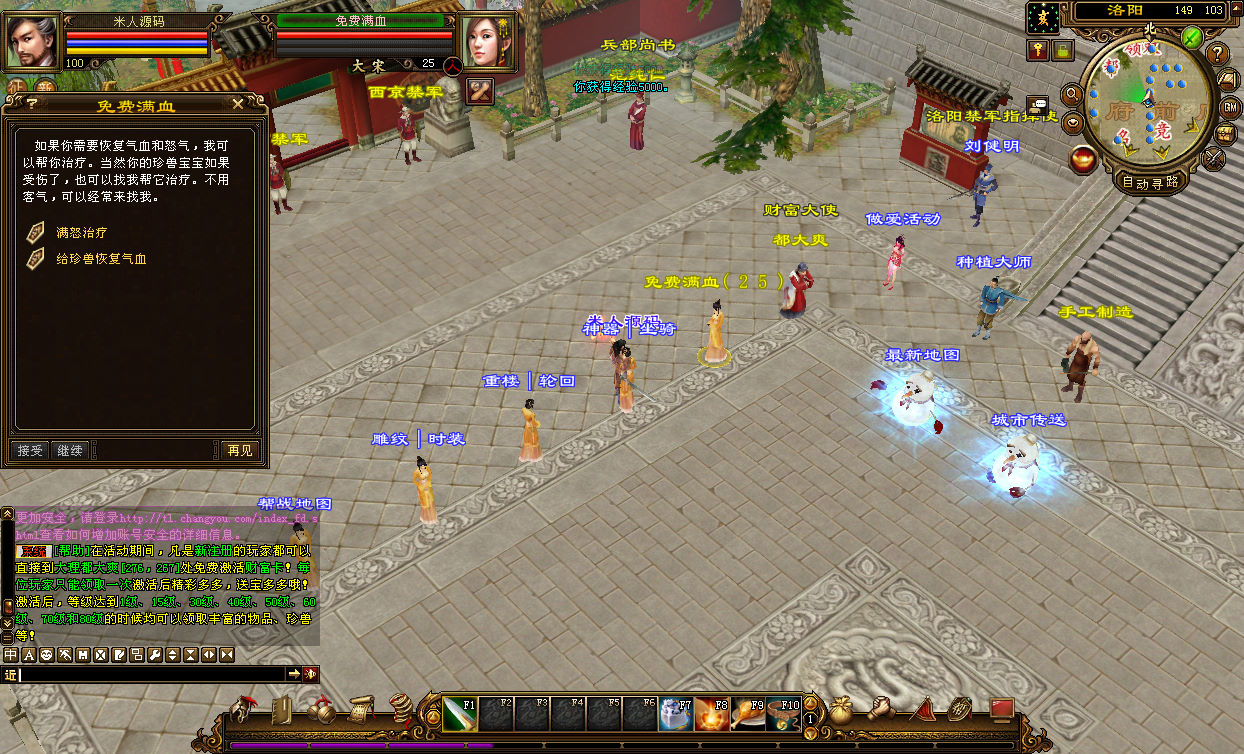Activate the 自动寻路 auto-pathfinding button
Screen dimensions: 1244x754
coord(1150,182)
